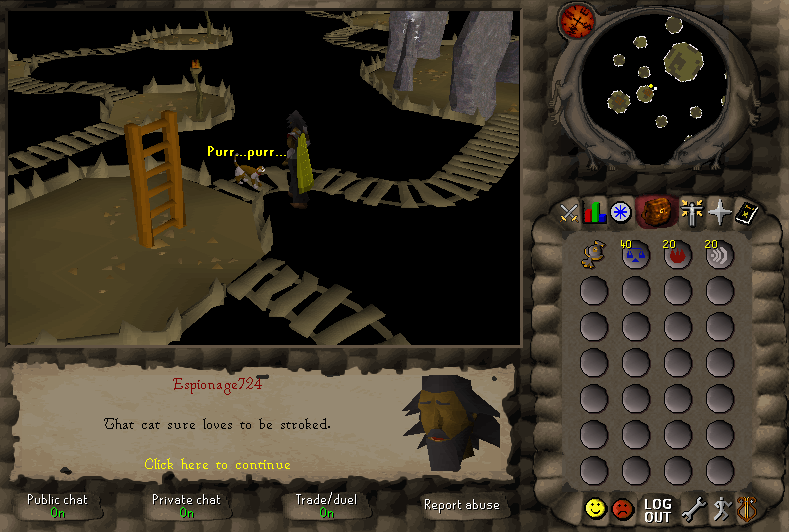Click the compass icon beside the minimap
789x532 pixels.
[x=576, y=18]
